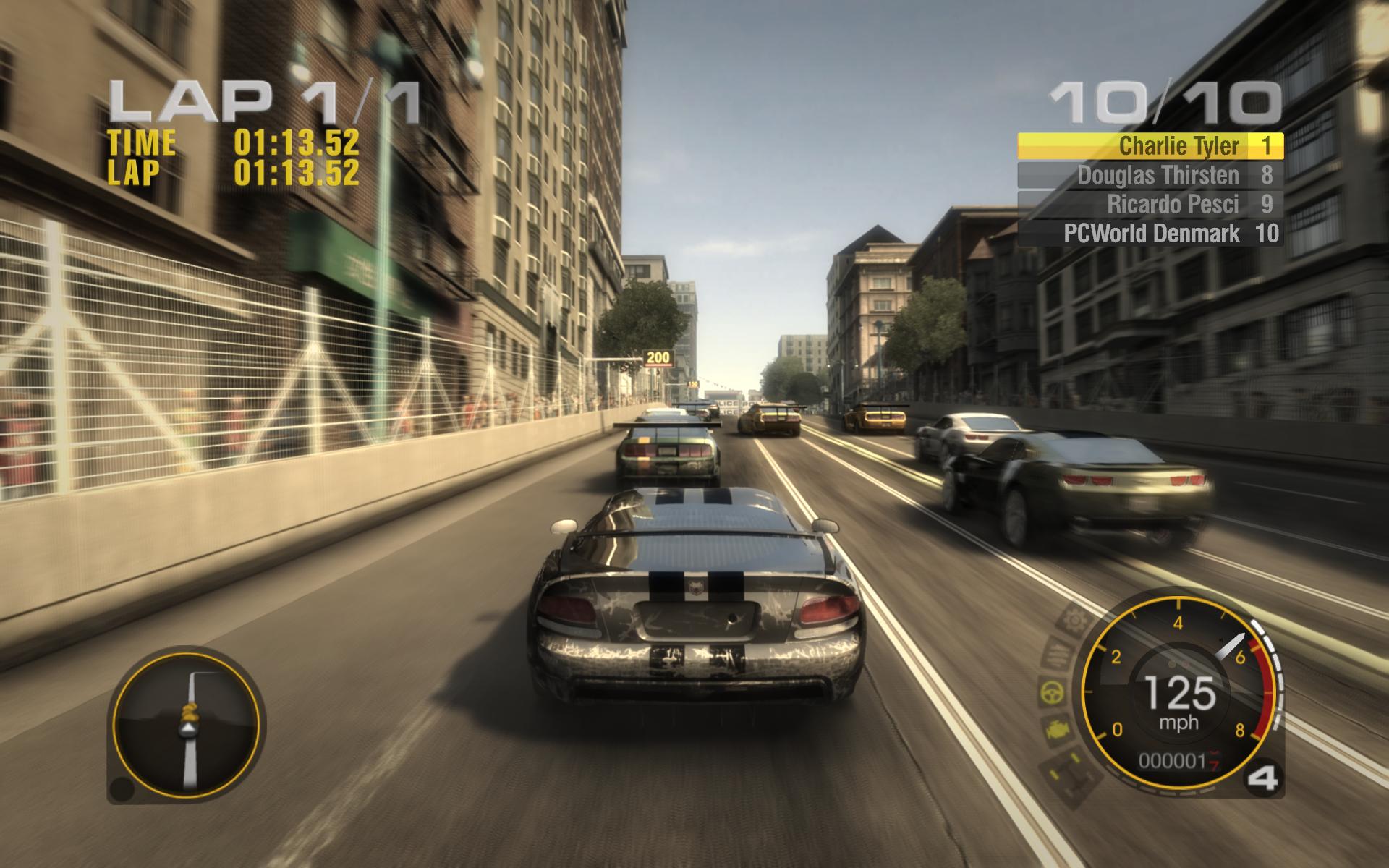
Task: Highlight the PCWorld Denmark standings row
Action: point(1150,233)
